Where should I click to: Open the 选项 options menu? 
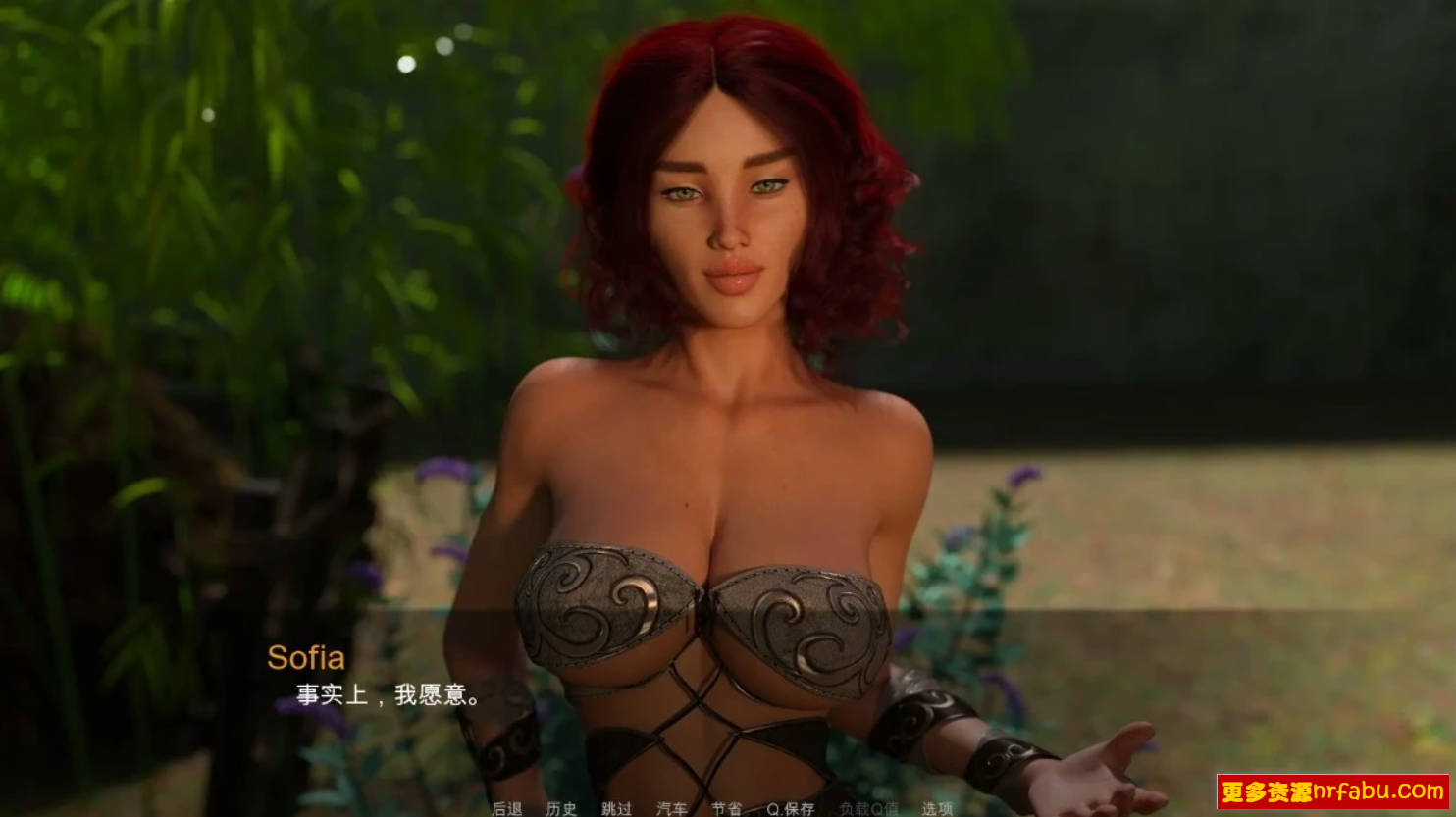(x=938, y=810)
